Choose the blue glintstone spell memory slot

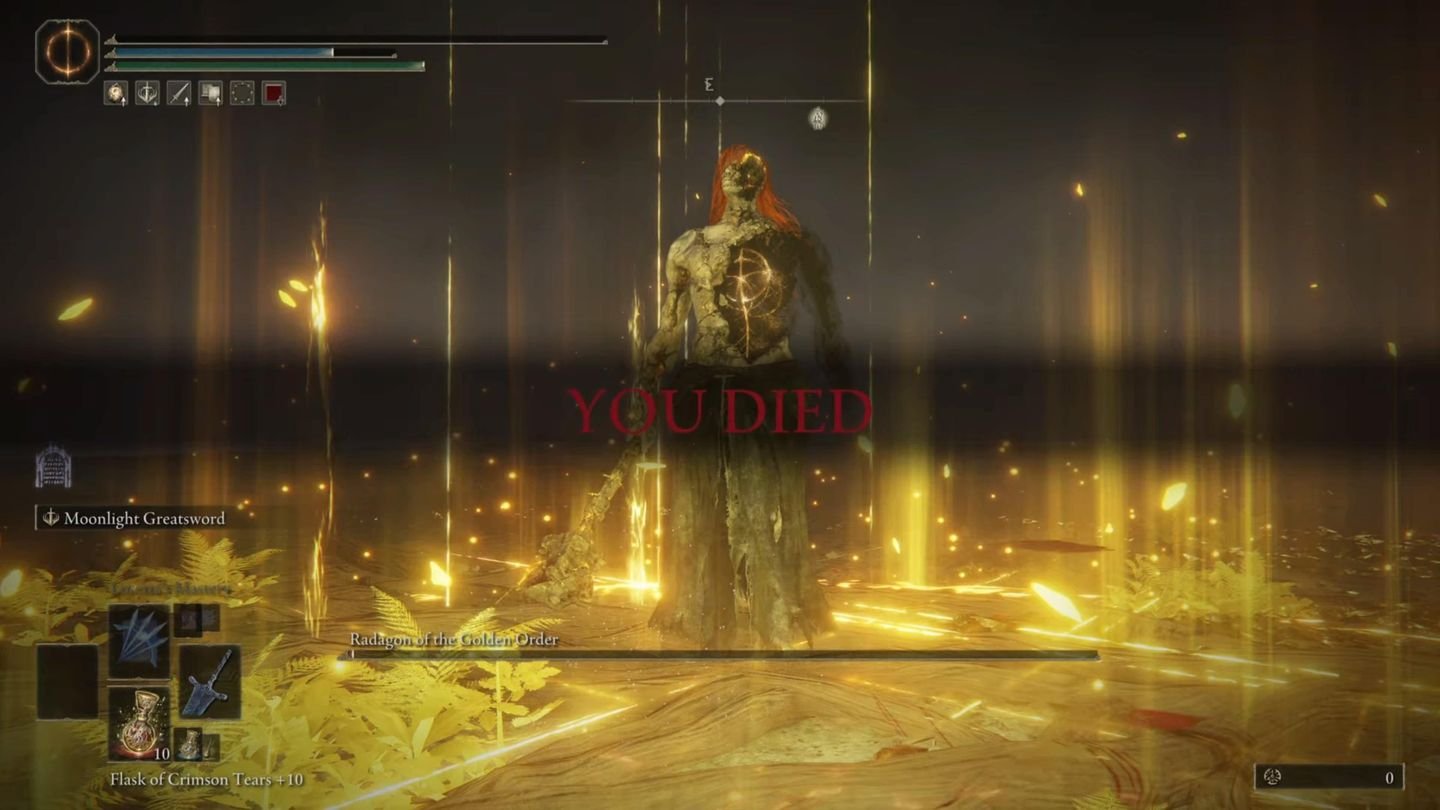point(138,642)
